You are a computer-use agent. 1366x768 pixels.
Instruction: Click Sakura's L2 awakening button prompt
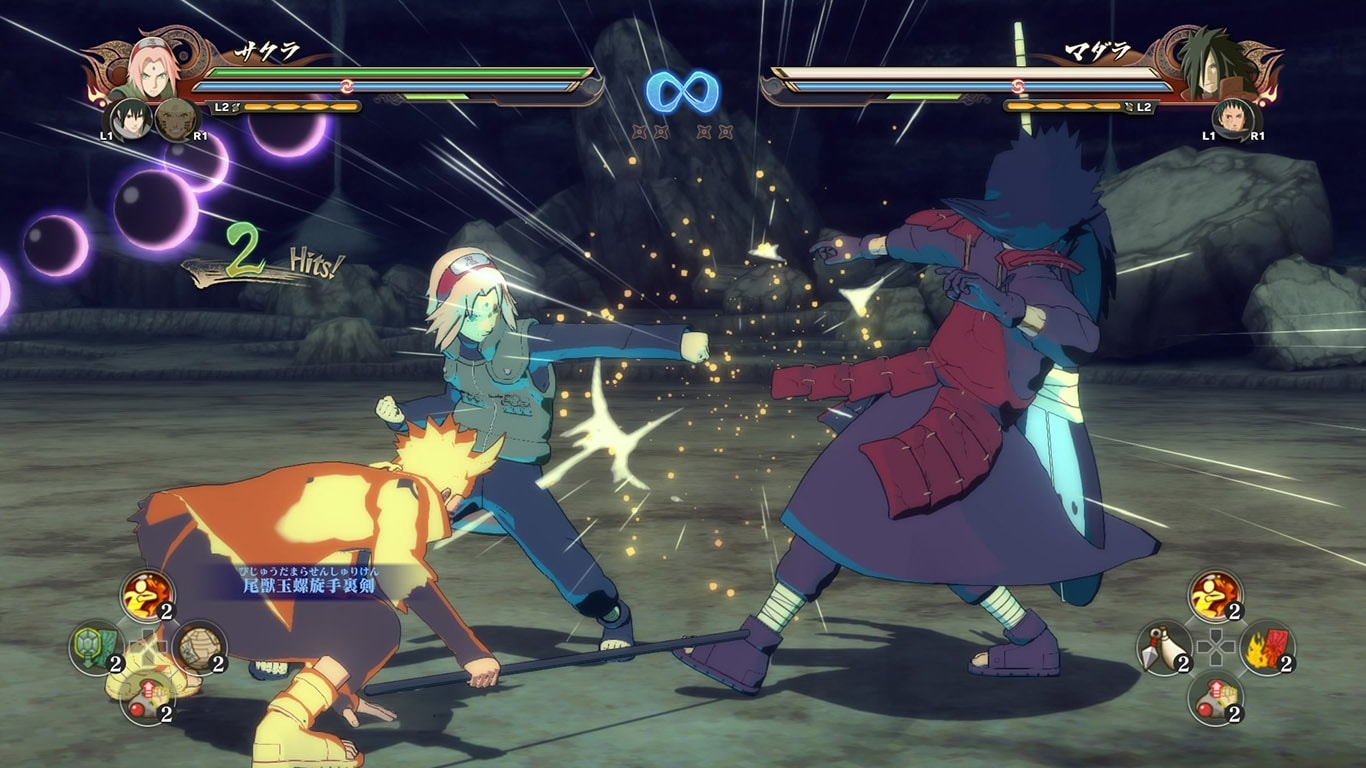pyautogui.click(x=221, y=106)
